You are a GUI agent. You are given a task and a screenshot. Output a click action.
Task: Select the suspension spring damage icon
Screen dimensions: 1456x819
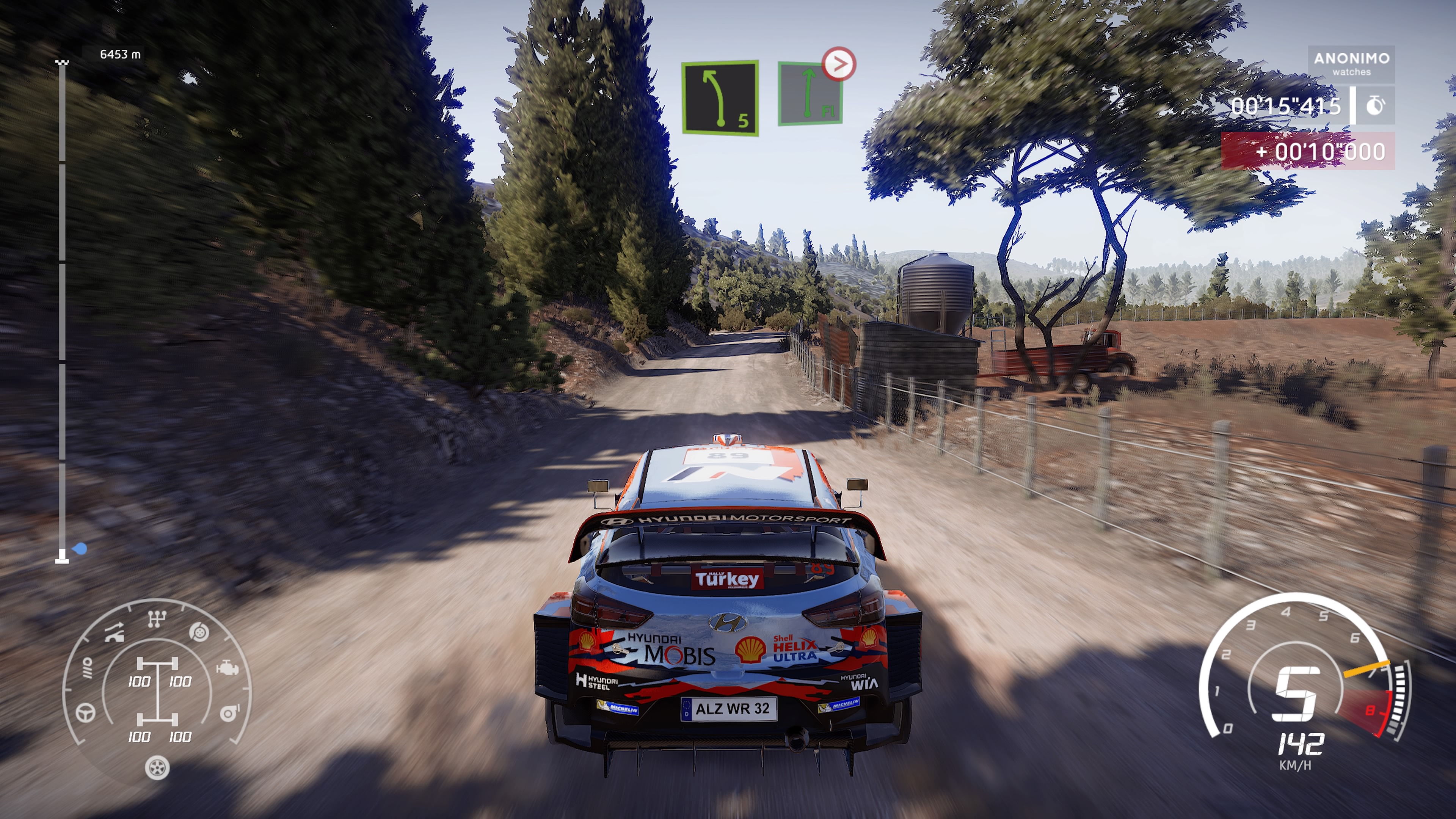pos(87,667)
